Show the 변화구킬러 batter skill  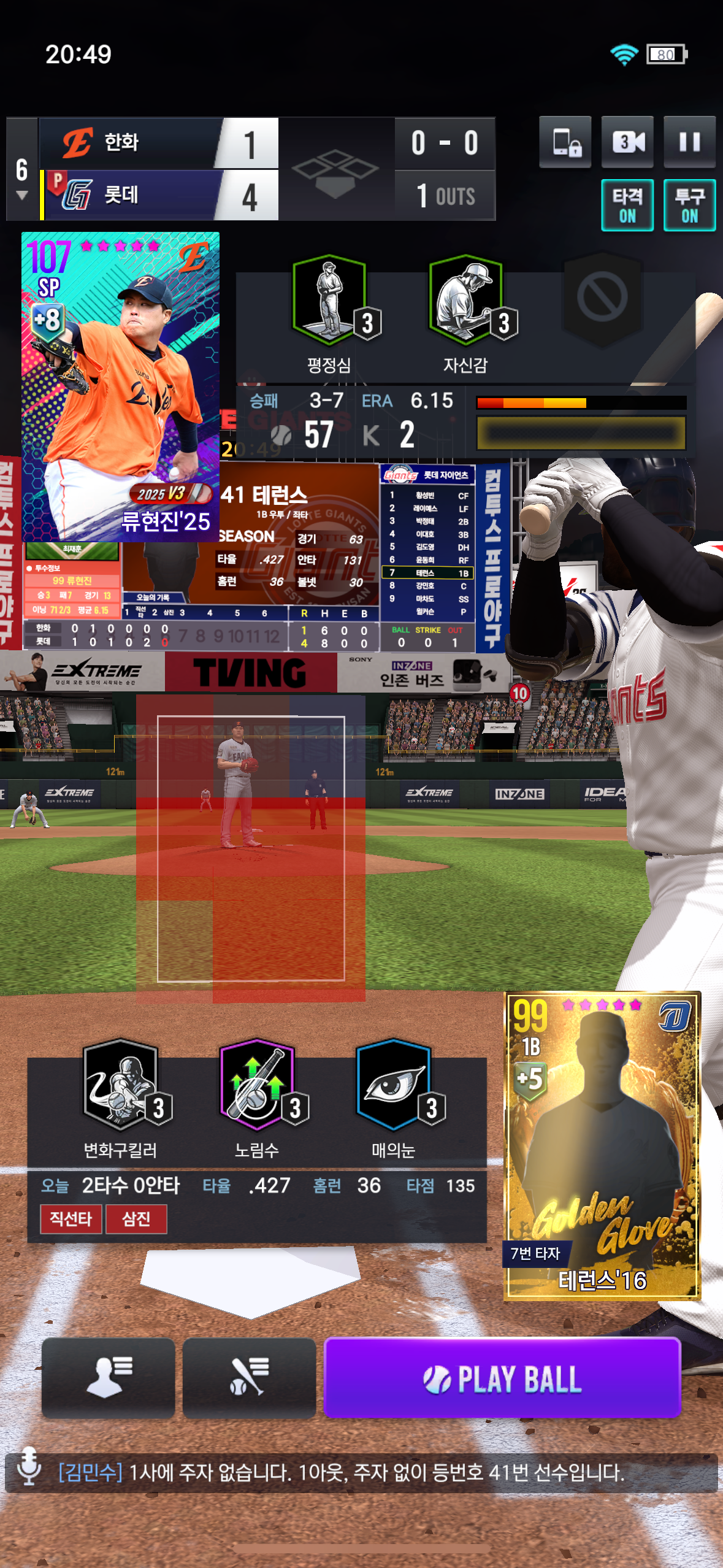click(121, 1085)
